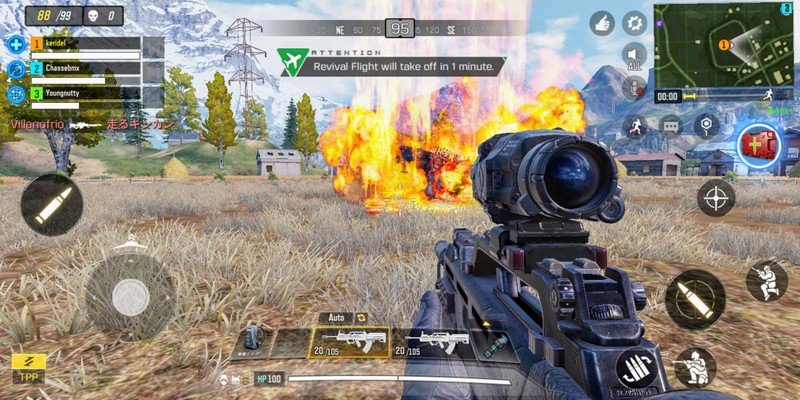Open the gear settings menu

point(634,22)
